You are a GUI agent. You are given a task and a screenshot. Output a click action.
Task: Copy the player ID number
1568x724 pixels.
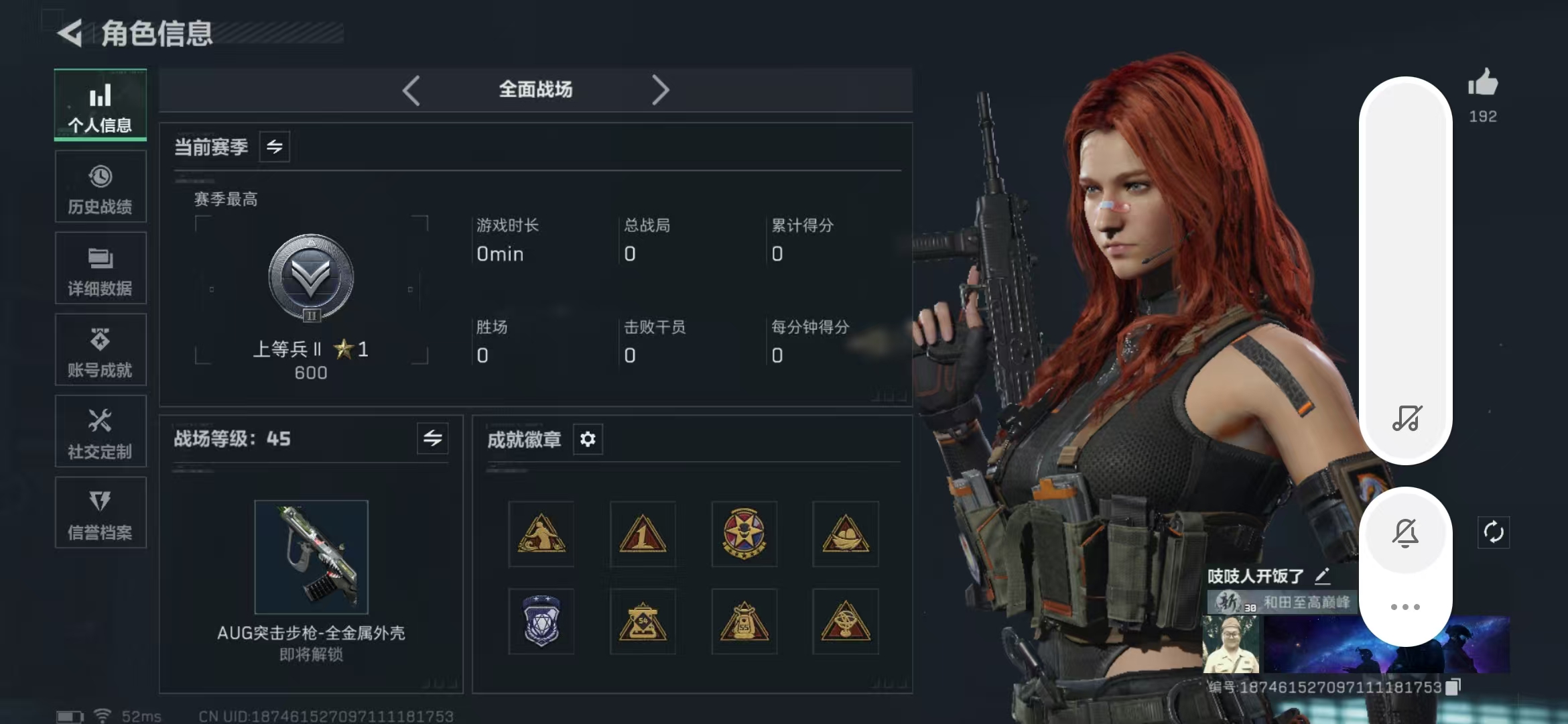point(1453,687)
